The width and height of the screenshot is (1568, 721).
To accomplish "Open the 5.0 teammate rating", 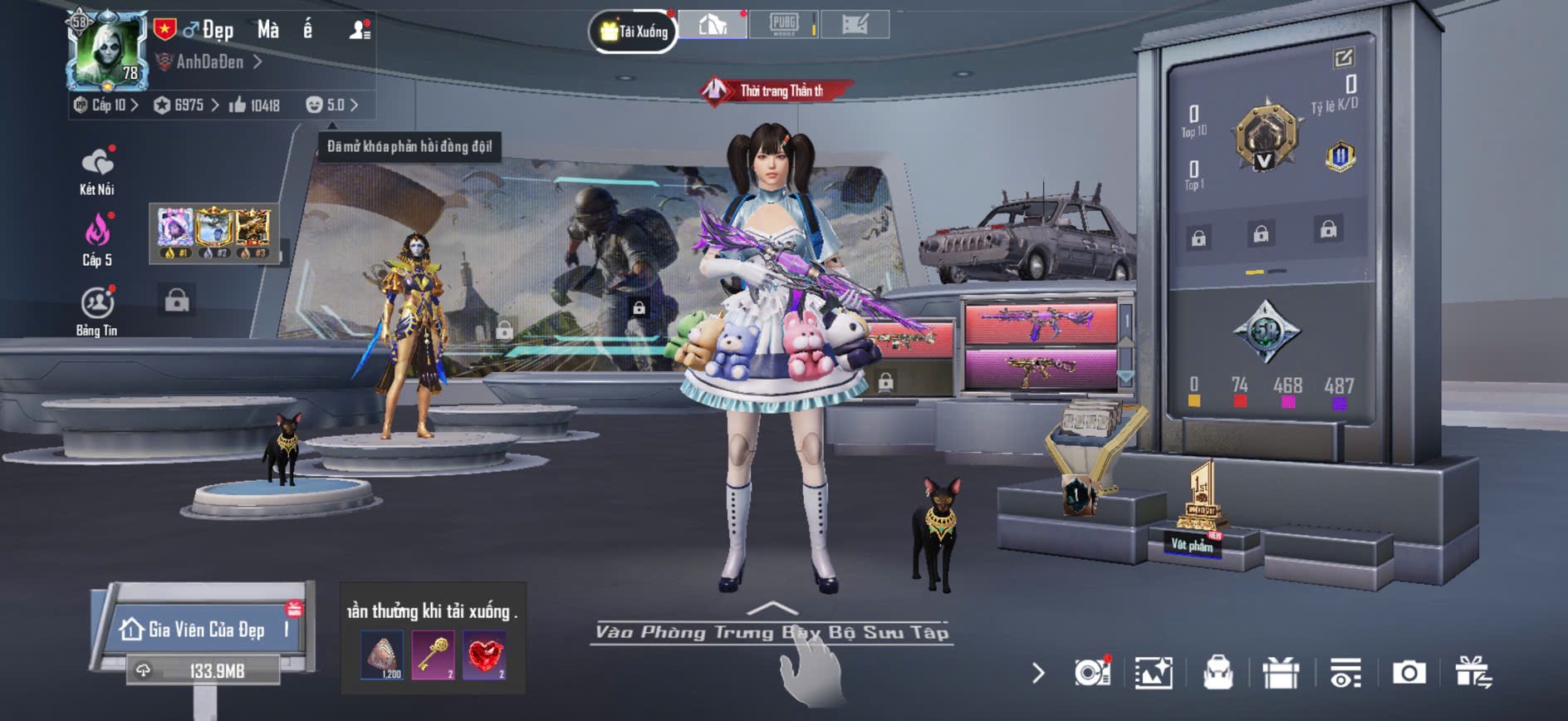I will [x=333, y=105].
